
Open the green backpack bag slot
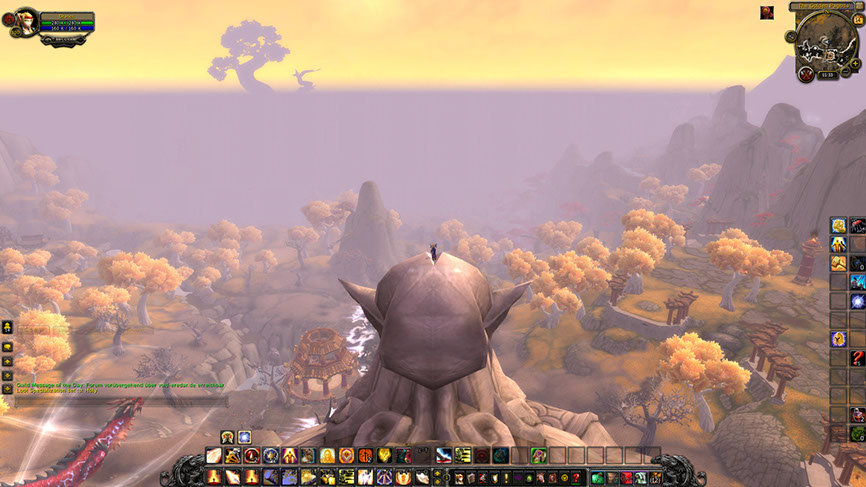pos(598,478)
